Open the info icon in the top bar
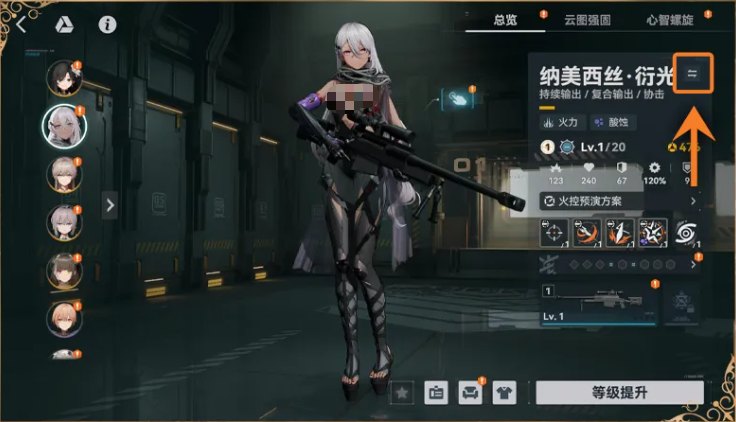Viewport: 736px width, 422px height. pyautogui.click(x=107, y=24)
